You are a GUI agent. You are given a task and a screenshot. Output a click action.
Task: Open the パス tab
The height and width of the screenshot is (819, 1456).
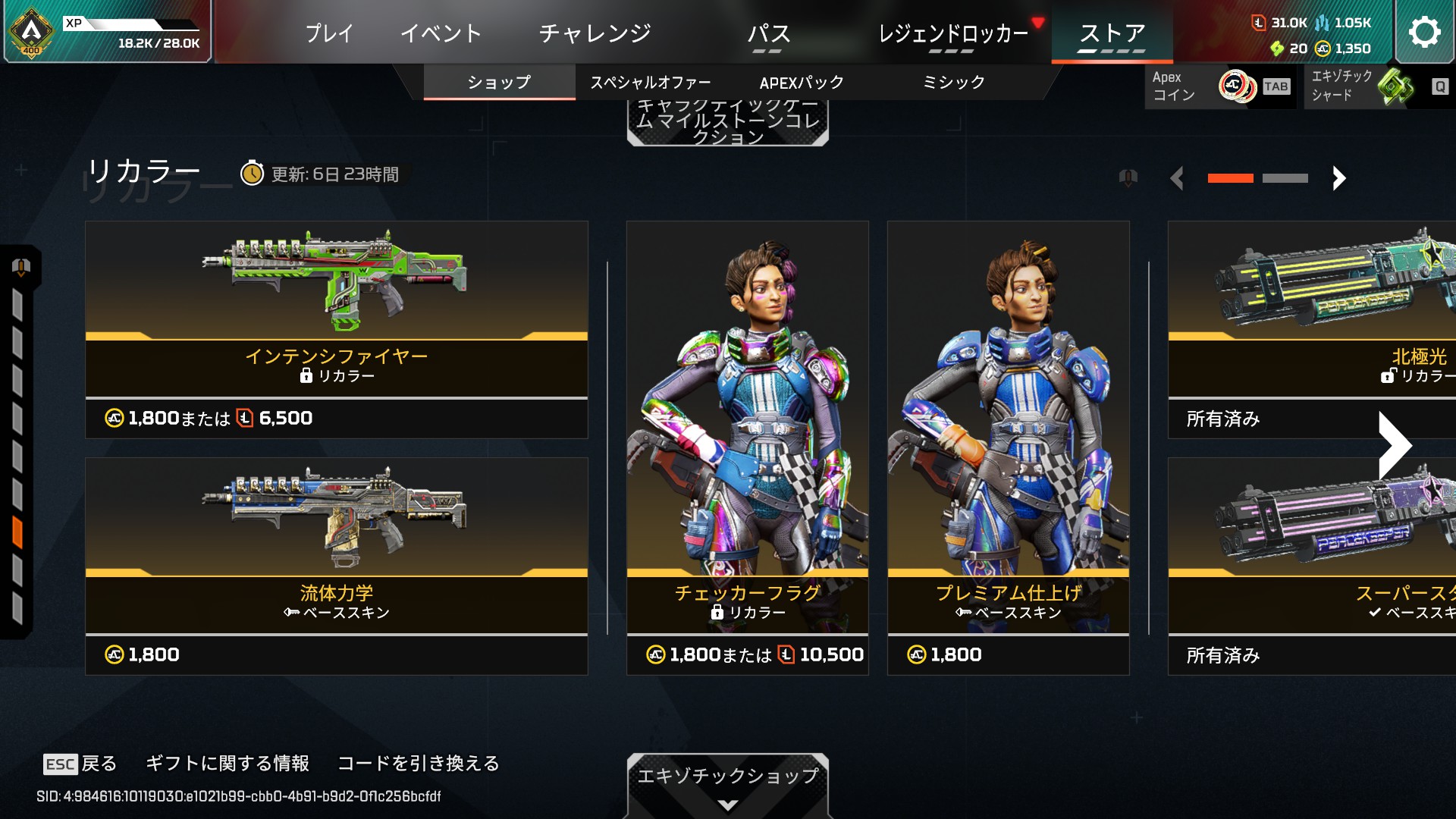(x=768, y=35)
